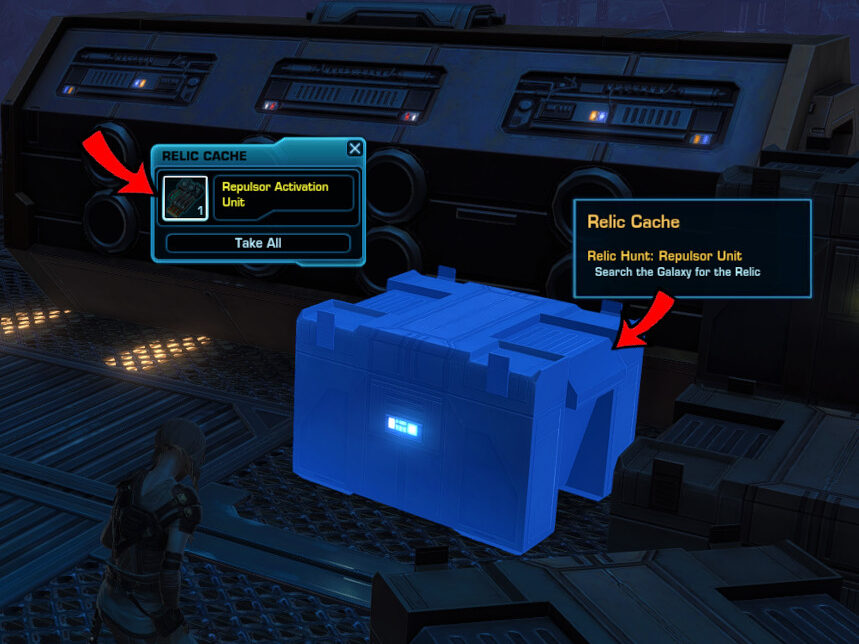Click the Take All button

(258, 243)
